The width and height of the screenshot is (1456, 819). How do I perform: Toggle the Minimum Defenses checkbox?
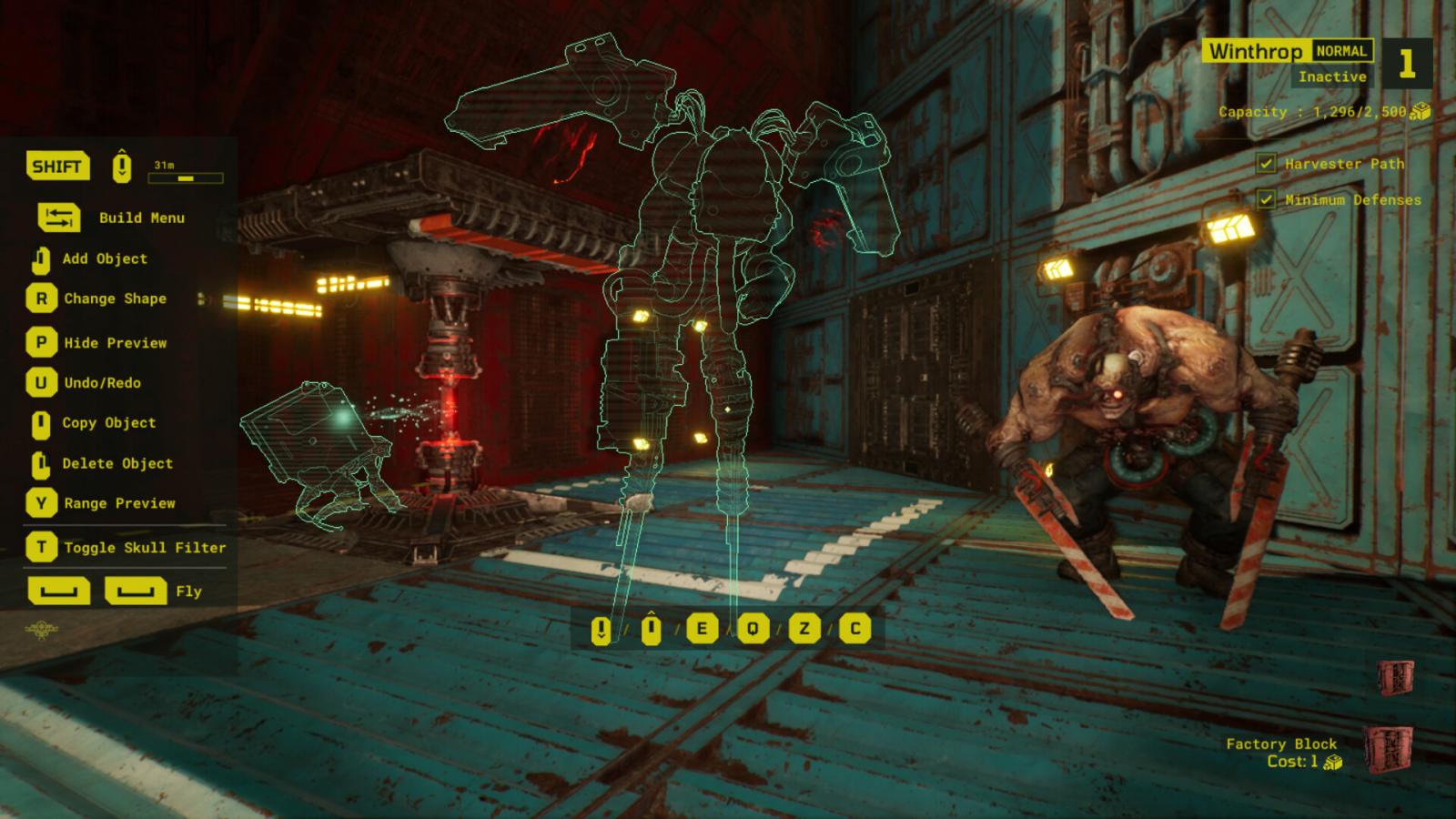coord(1266,199)
